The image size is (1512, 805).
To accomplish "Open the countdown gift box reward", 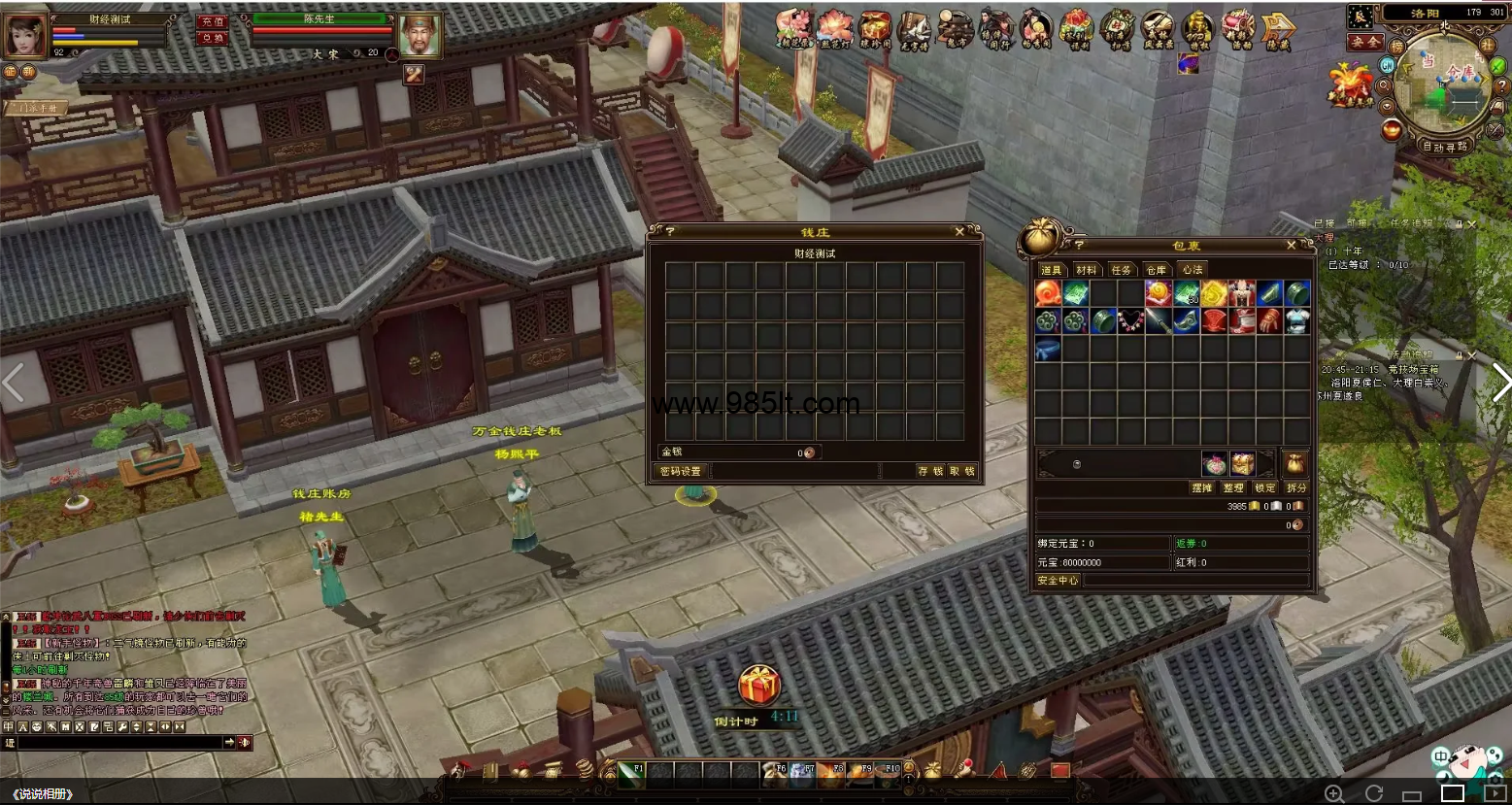I will pyautogui.click(x=759, y=687).
